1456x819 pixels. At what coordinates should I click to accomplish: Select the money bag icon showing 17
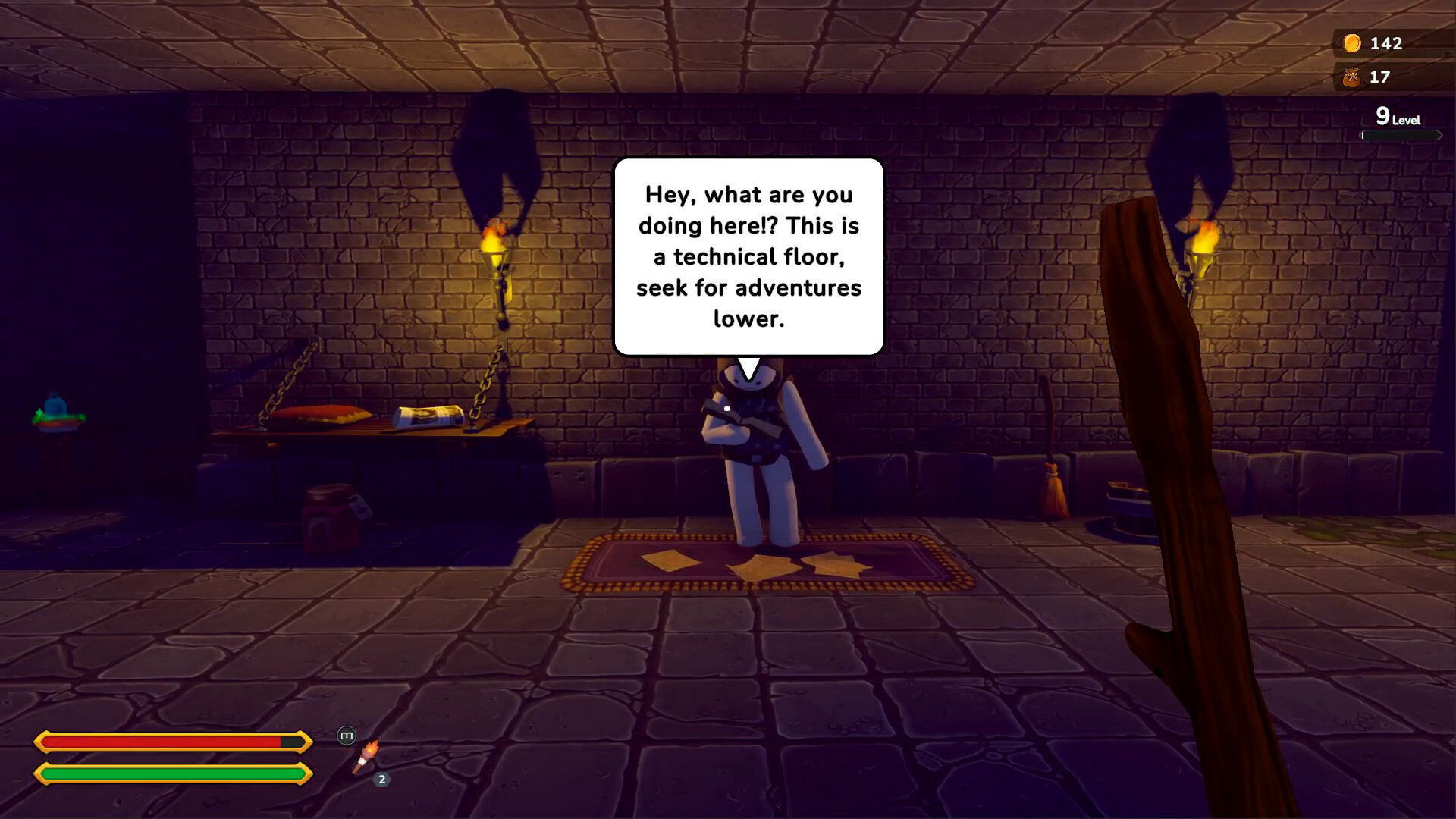1353,77
